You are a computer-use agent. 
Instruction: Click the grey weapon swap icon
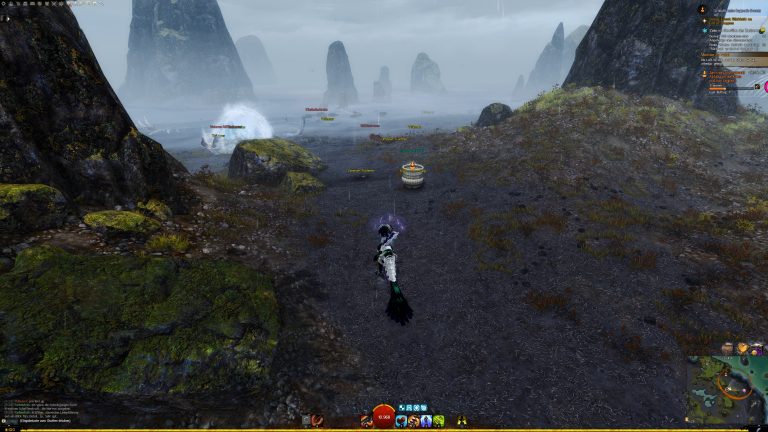point(306,421)
